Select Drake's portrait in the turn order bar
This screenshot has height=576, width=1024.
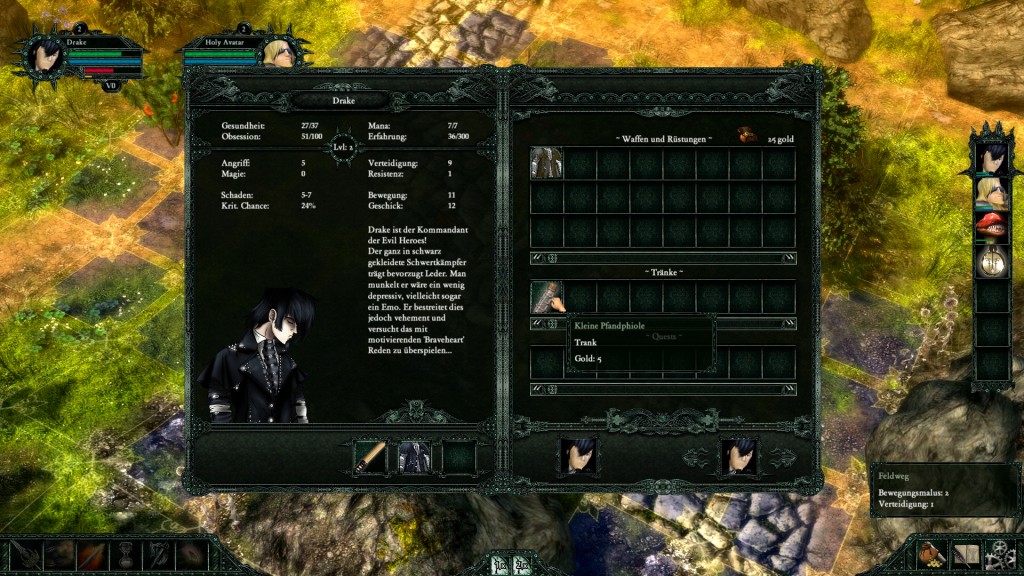click(x=991, y=158)
